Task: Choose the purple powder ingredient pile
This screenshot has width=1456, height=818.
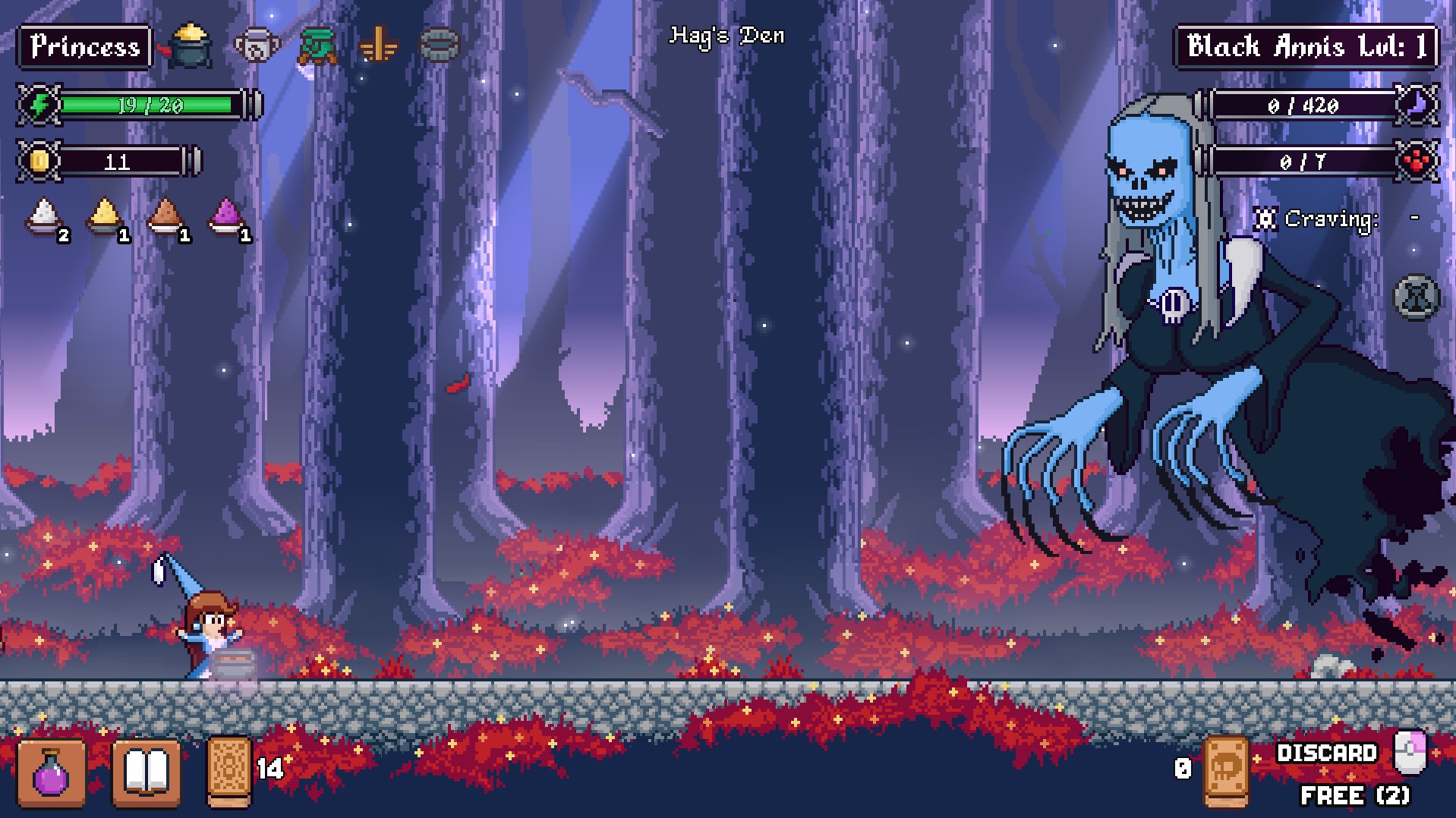Action: point(226,218)
